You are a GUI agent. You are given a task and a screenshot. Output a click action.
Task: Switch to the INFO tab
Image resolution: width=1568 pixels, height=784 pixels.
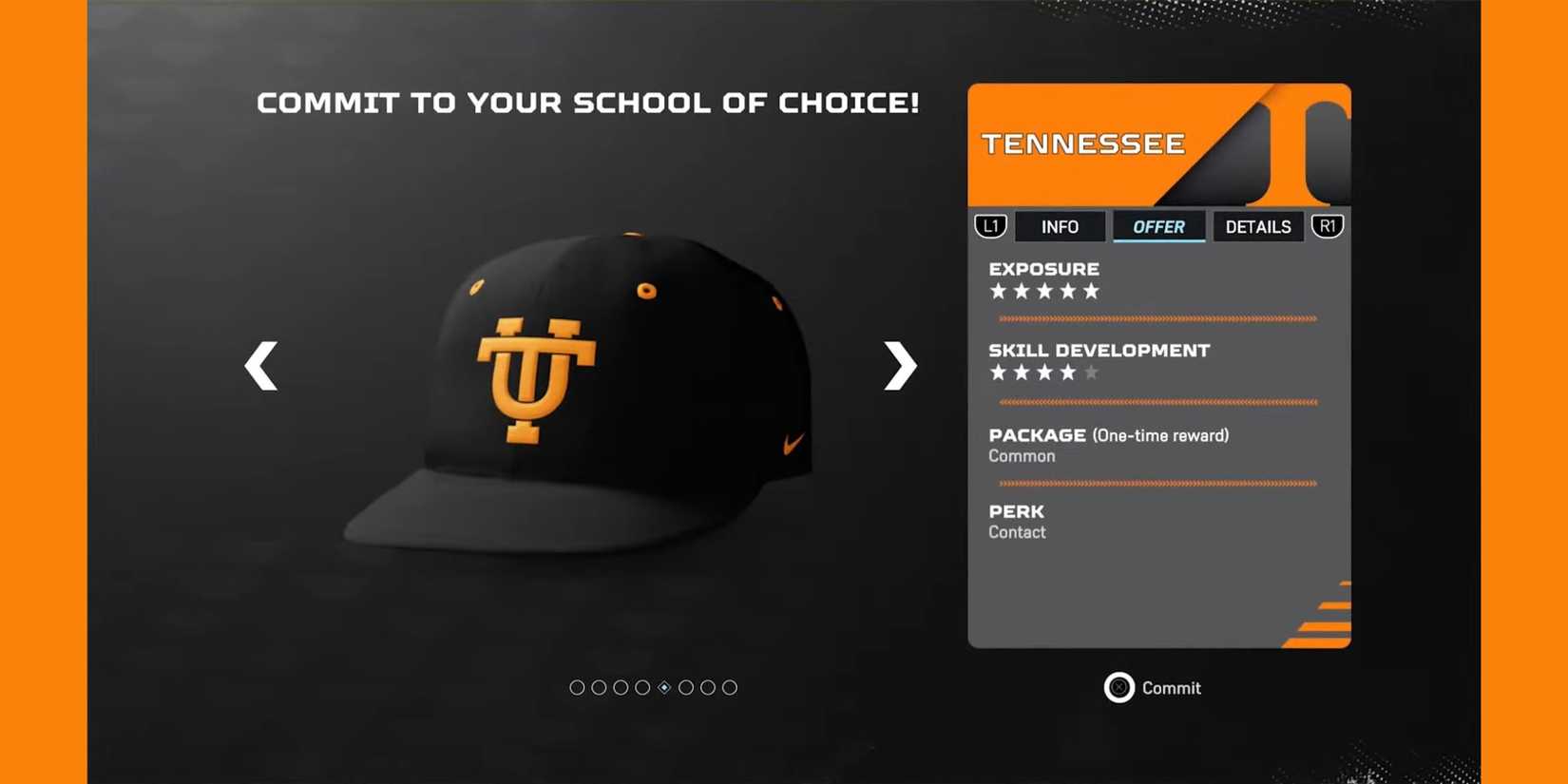point(1060,226)
